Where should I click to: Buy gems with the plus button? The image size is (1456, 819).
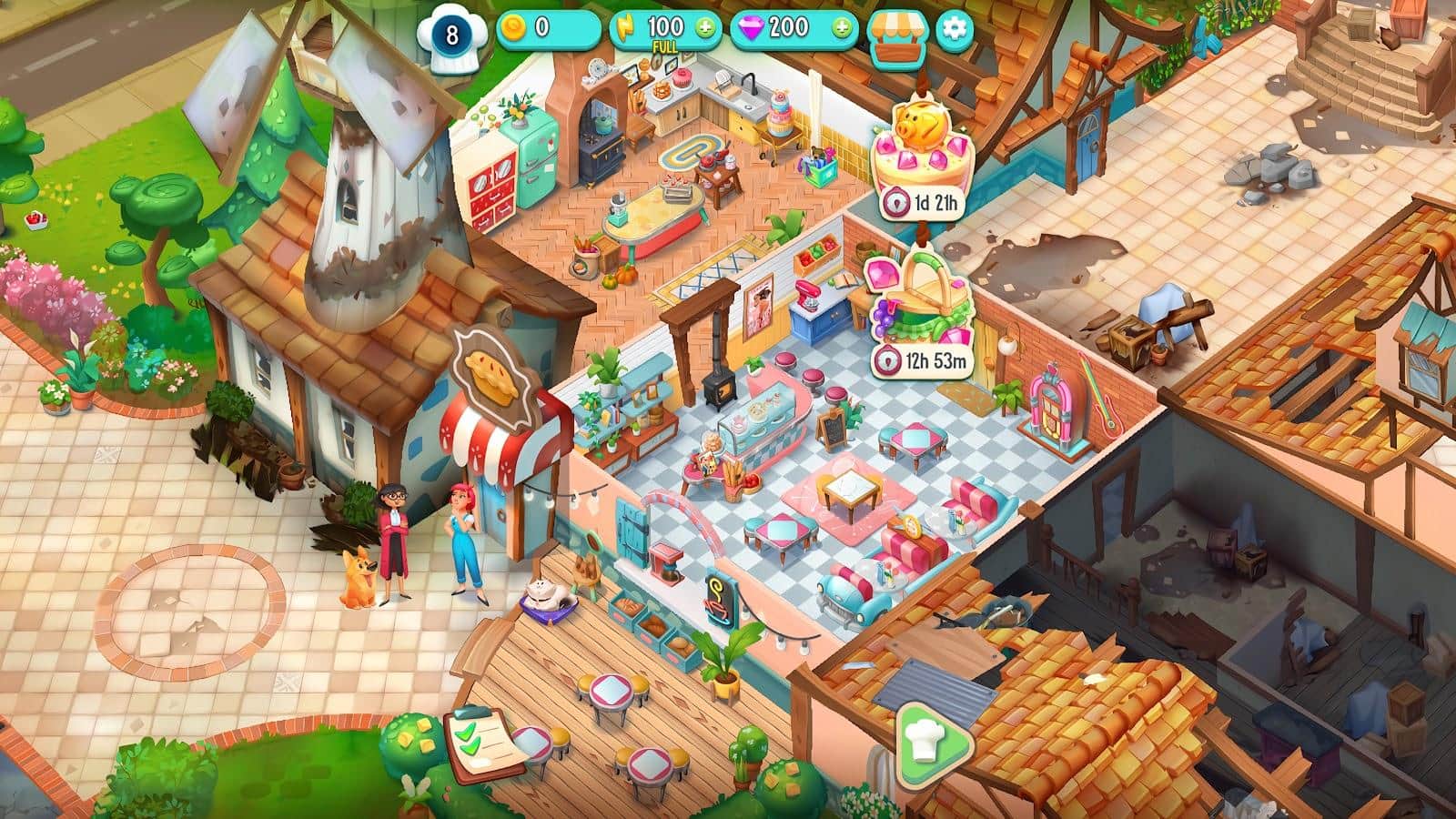tap(842, 28)
